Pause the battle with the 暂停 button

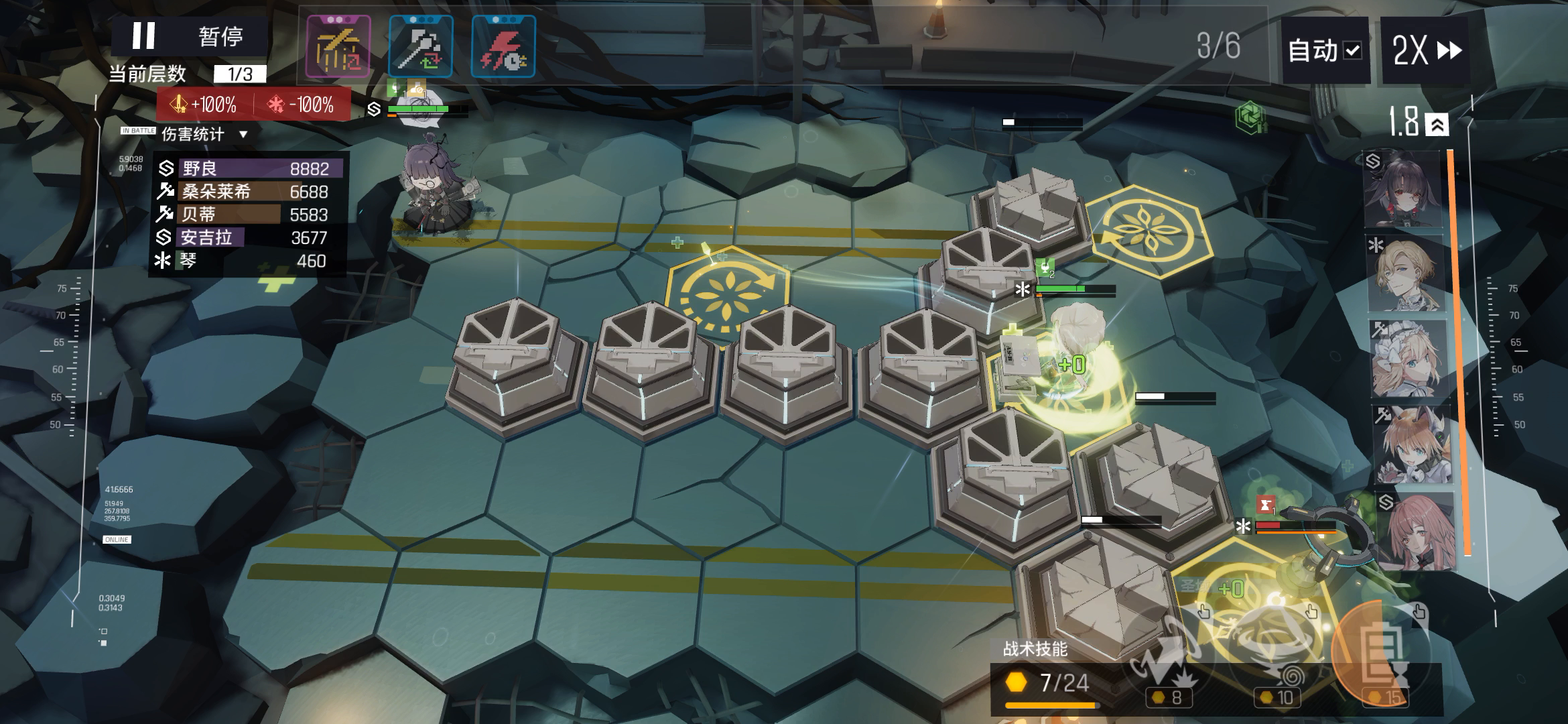click(x=190, y=36)
